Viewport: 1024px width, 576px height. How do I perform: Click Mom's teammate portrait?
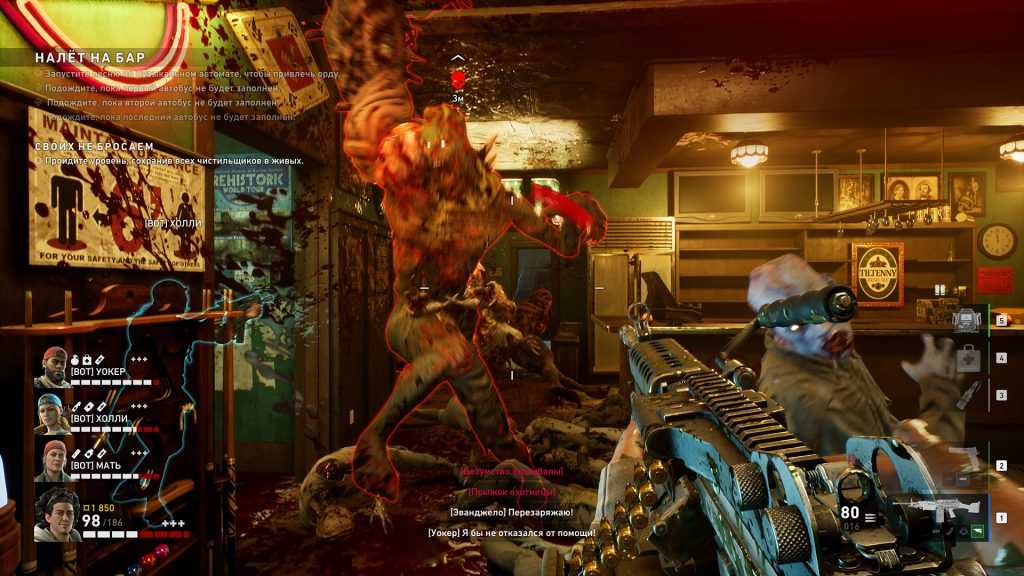point(53,461)
